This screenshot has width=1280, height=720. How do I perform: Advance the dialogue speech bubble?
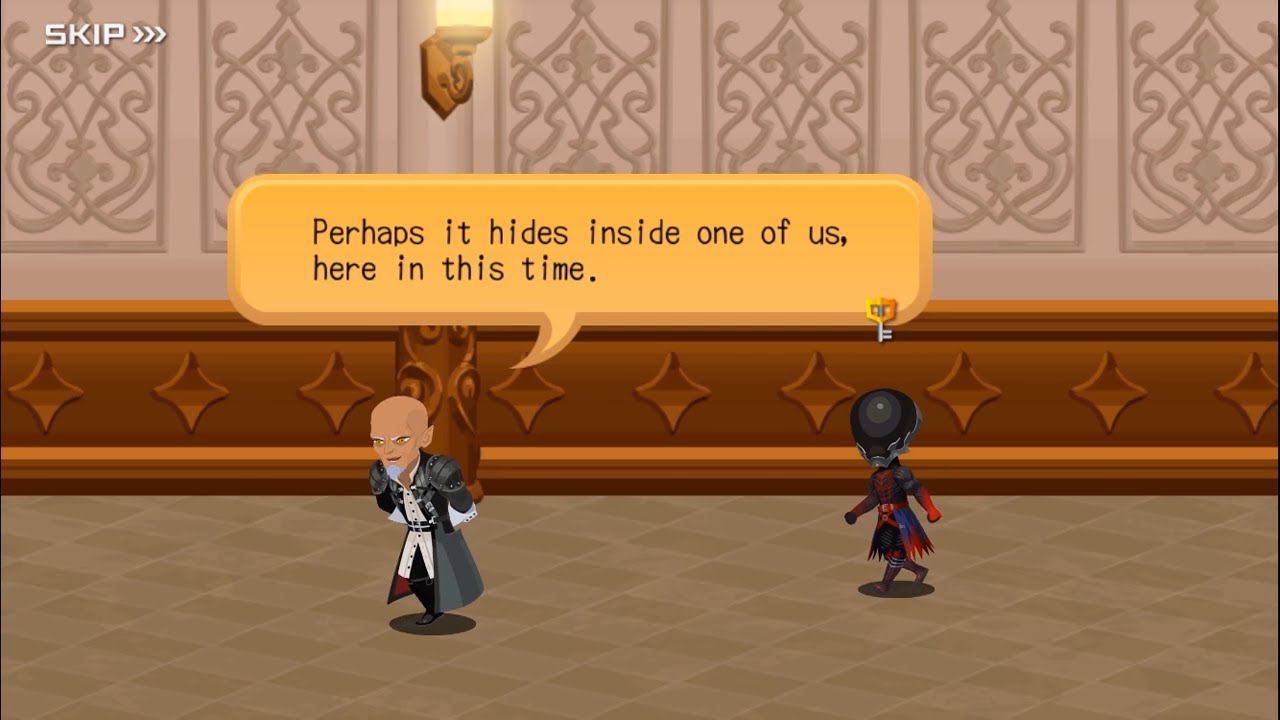tap(579, 250)
